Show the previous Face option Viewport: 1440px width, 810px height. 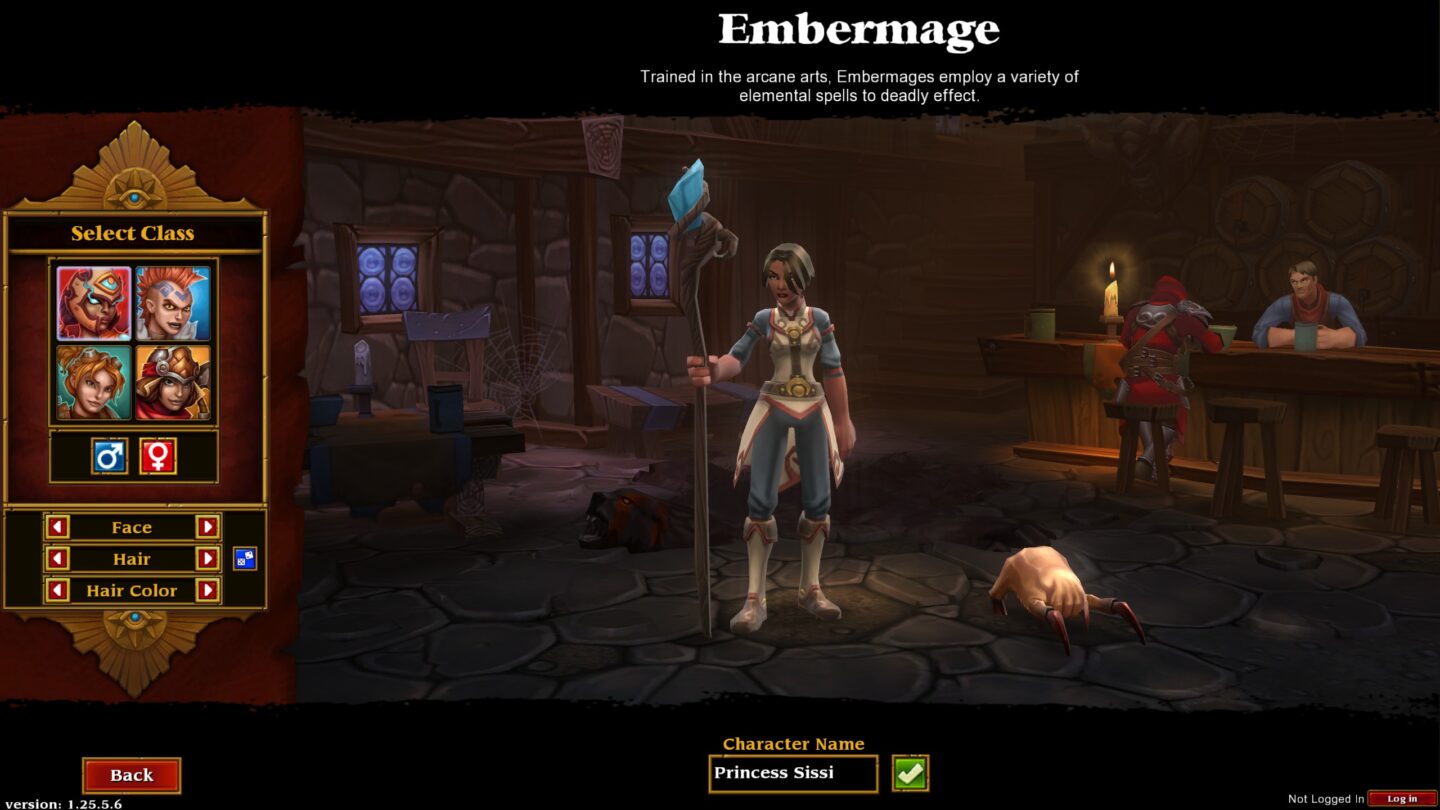pos(58,527)
